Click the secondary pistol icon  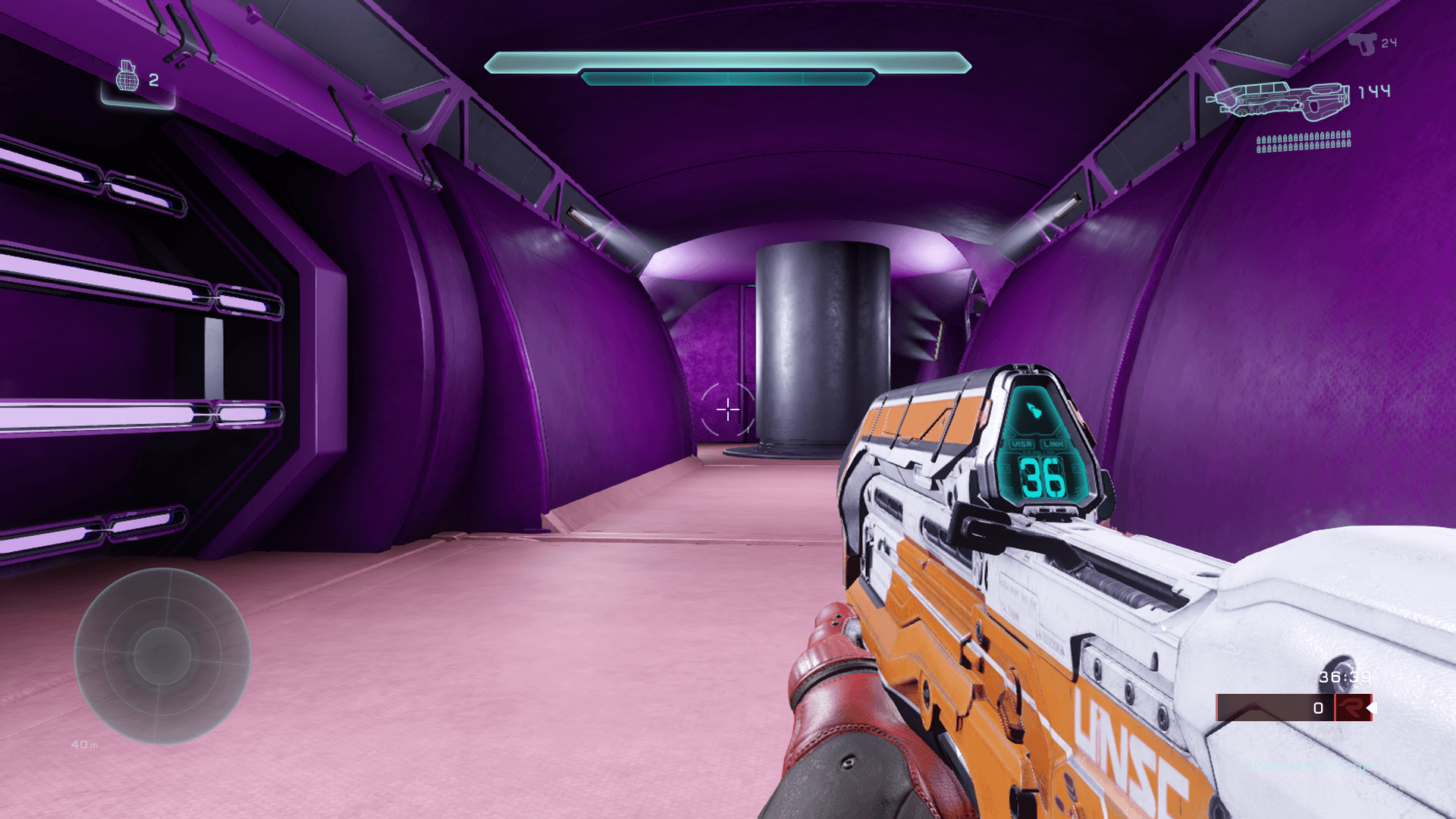1363,43
